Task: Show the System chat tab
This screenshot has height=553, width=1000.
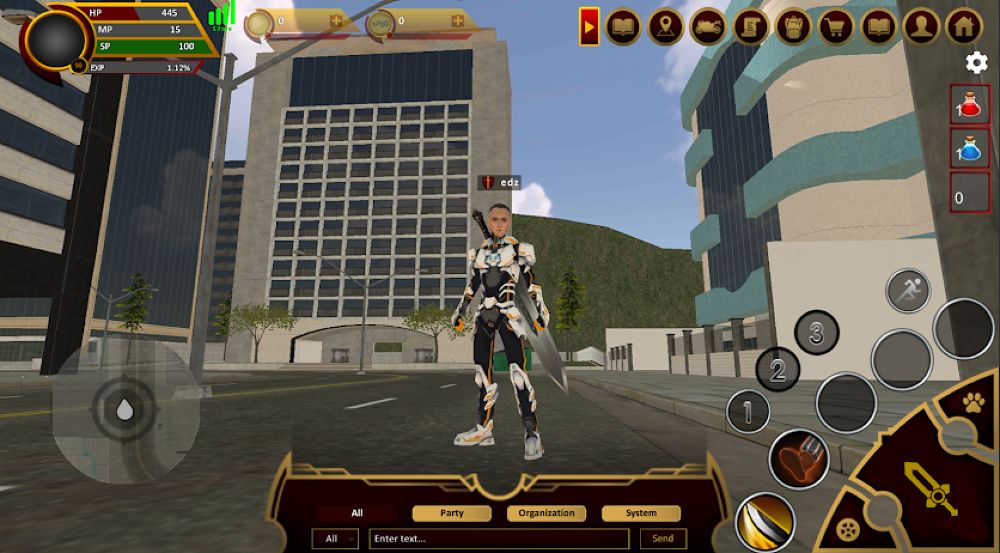Action: tap(641, 513)
